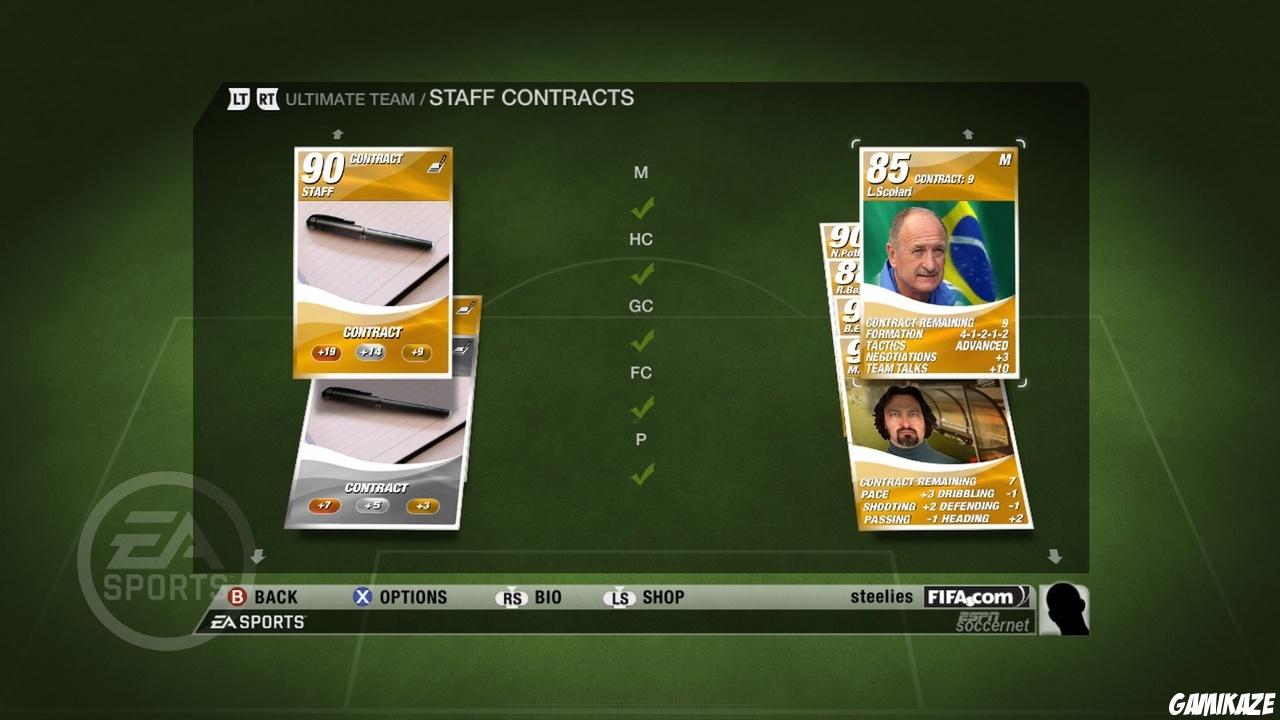Toggle the green checkmark beside P
The height and width of the screenshot is (720, 1280).
coord(644,473)
